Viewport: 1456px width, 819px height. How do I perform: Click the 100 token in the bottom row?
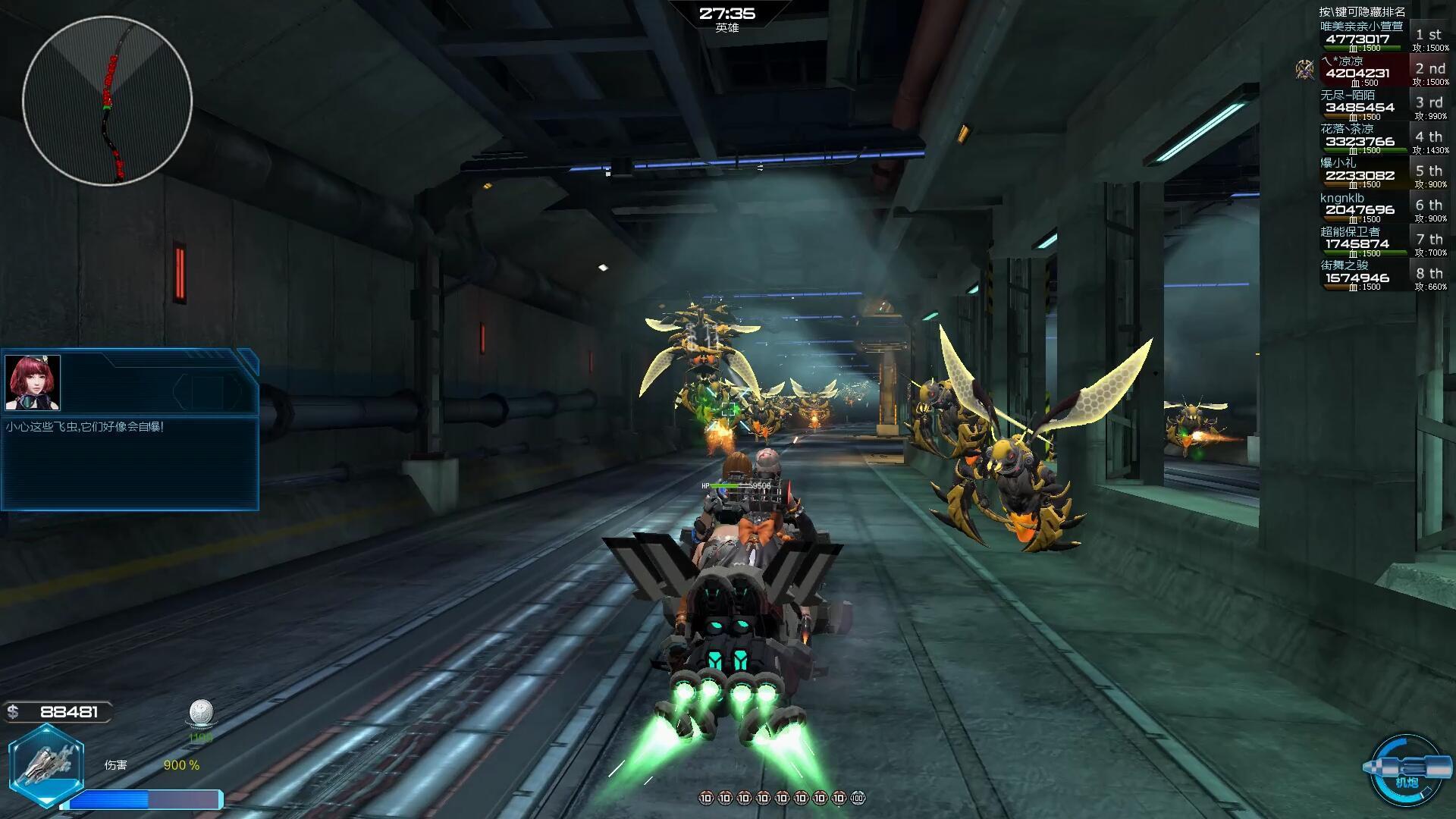pos(858,798)
